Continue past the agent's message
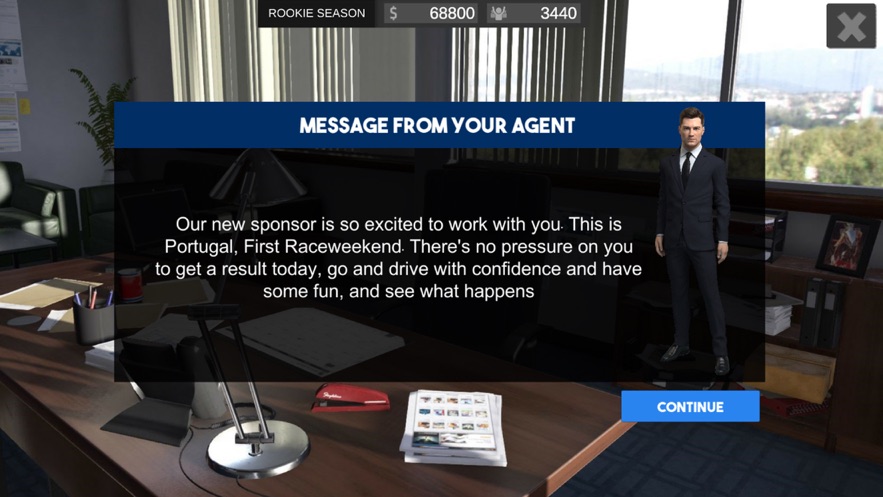Screen dimensions: 883x497 [x=690, y=407]
